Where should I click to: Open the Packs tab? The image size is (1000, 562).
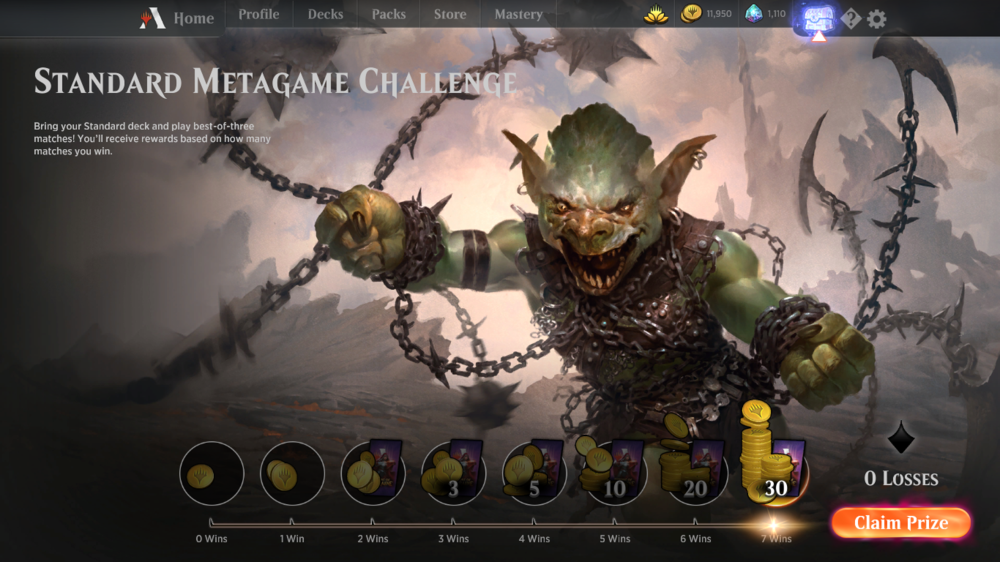point(388,15)
